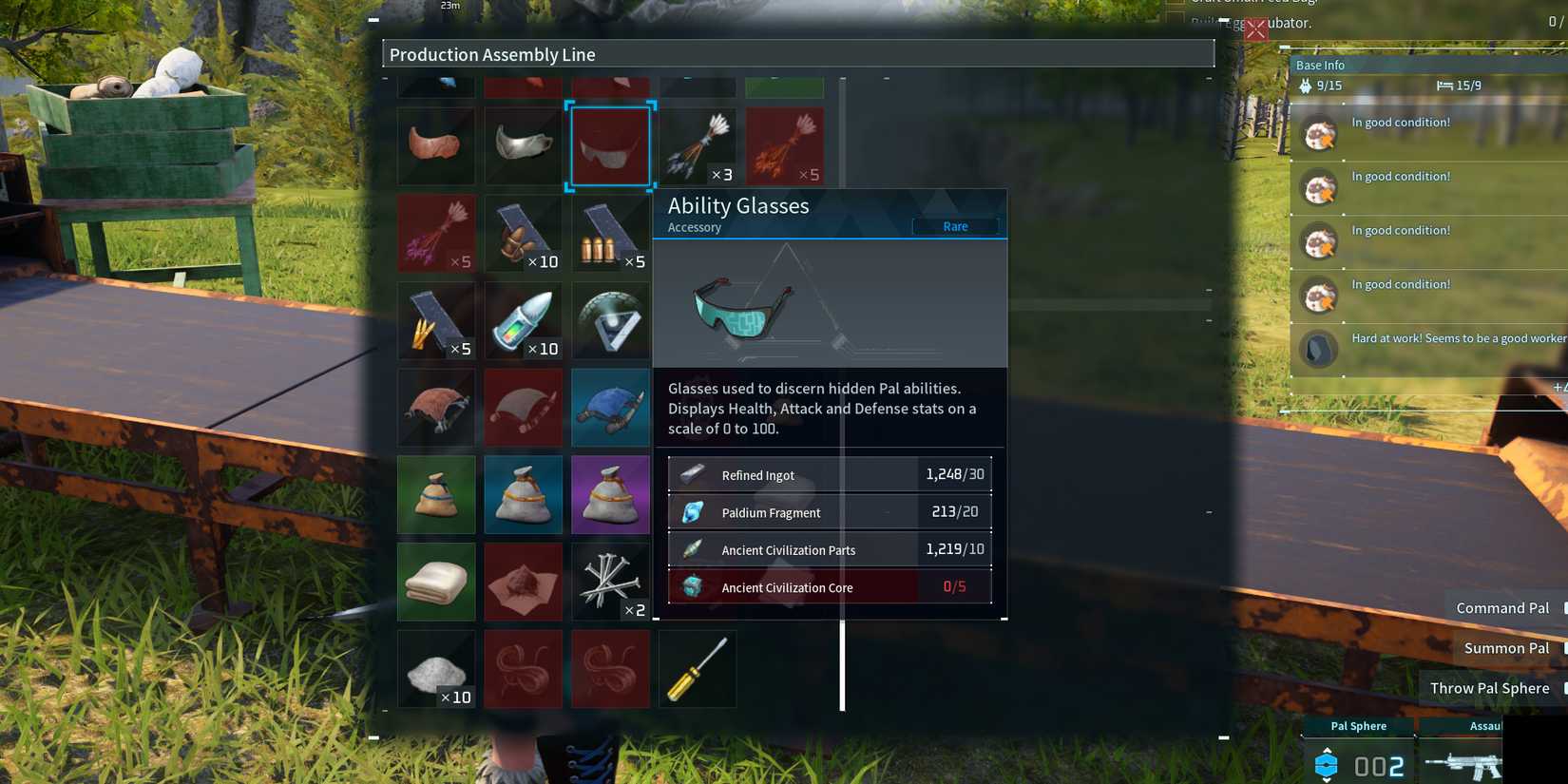Select the white flour sack showing x10
1568x784 pixels.
coord(436,669)
